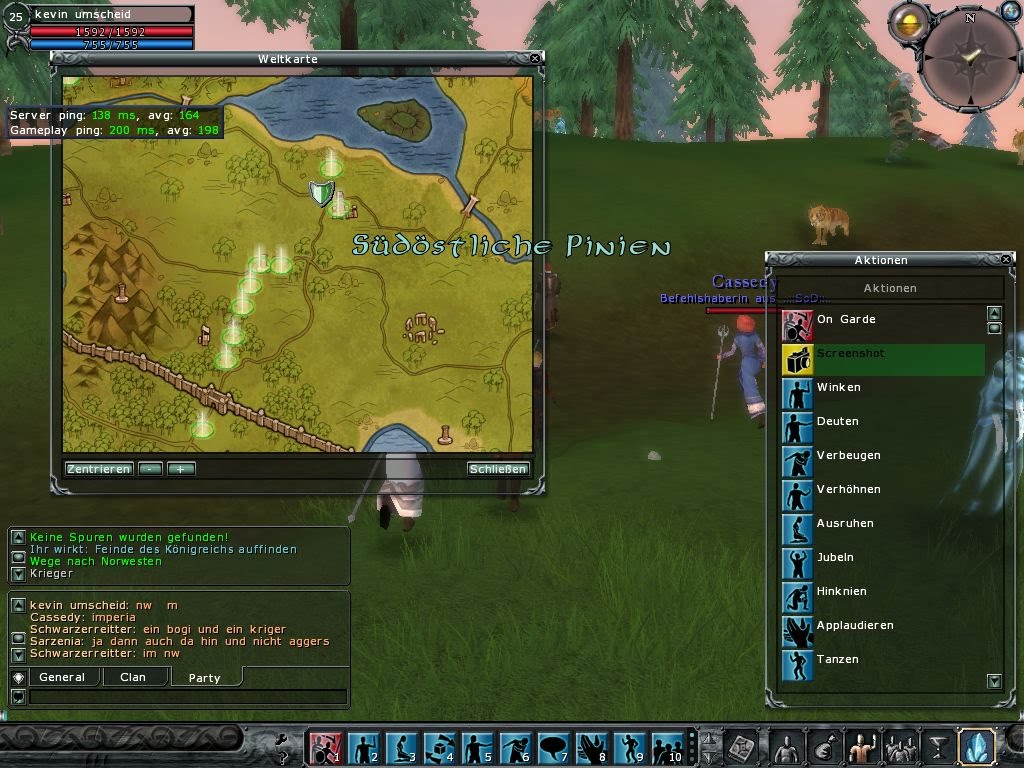Close the Weltkarte window with Schließen
This screenshot has height=768, width=1024.
tap(497, 469)
